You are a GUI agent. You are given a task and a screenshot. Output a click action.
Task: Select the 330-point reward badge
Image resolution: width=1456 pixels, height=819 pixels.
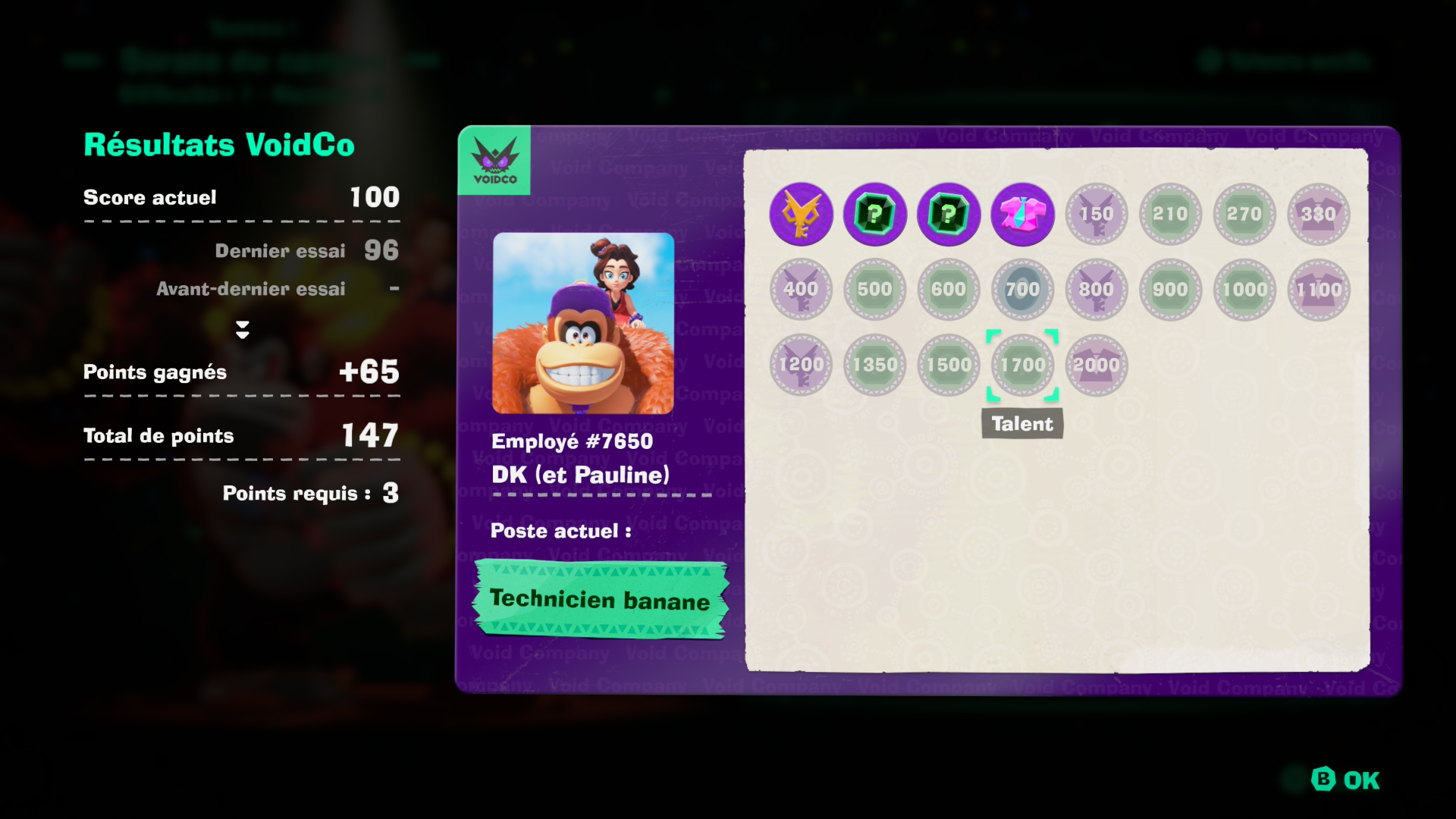coord(1319,214)
